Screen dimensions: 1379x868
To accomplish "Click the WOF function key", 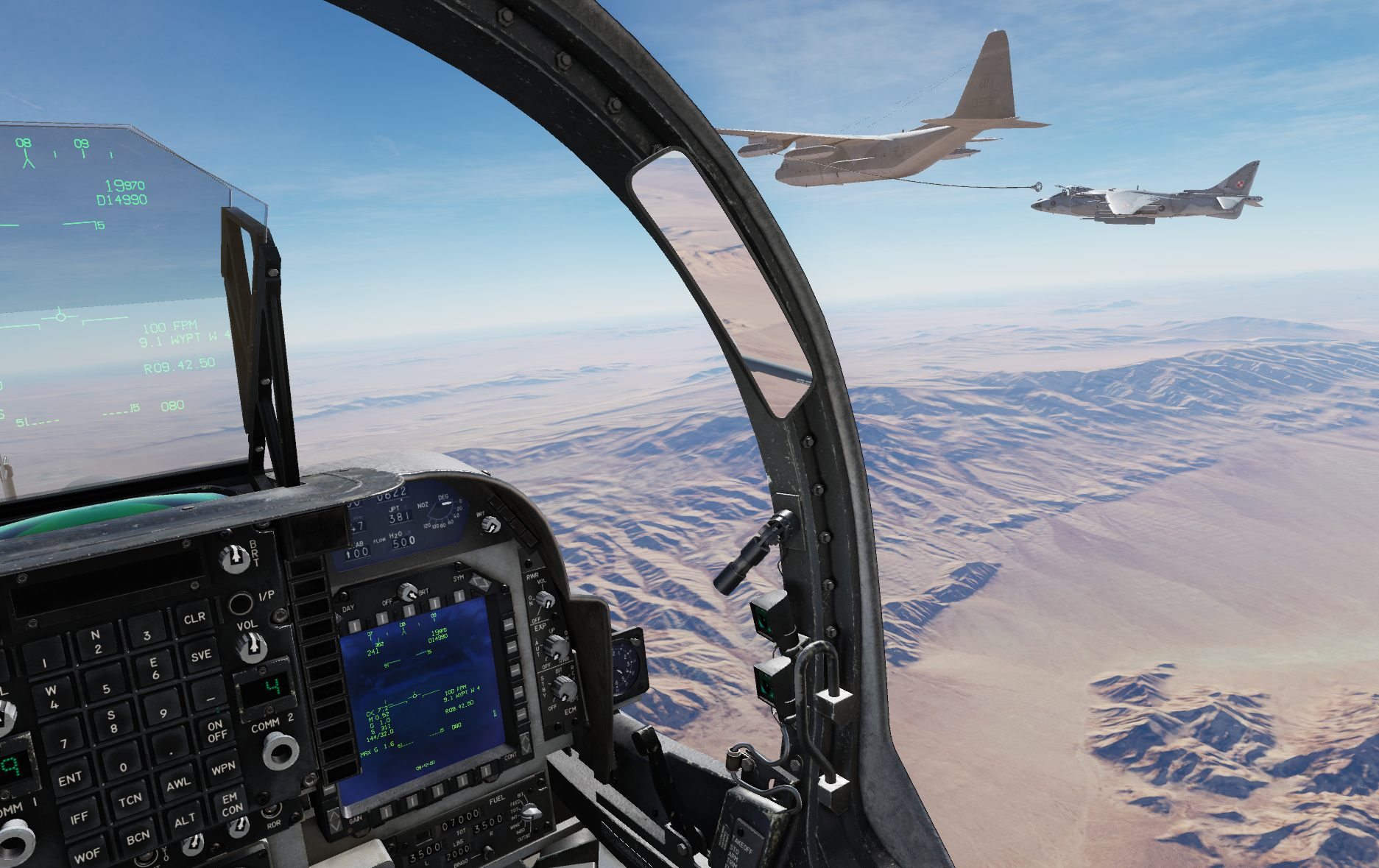I will [x=87, y=855].
